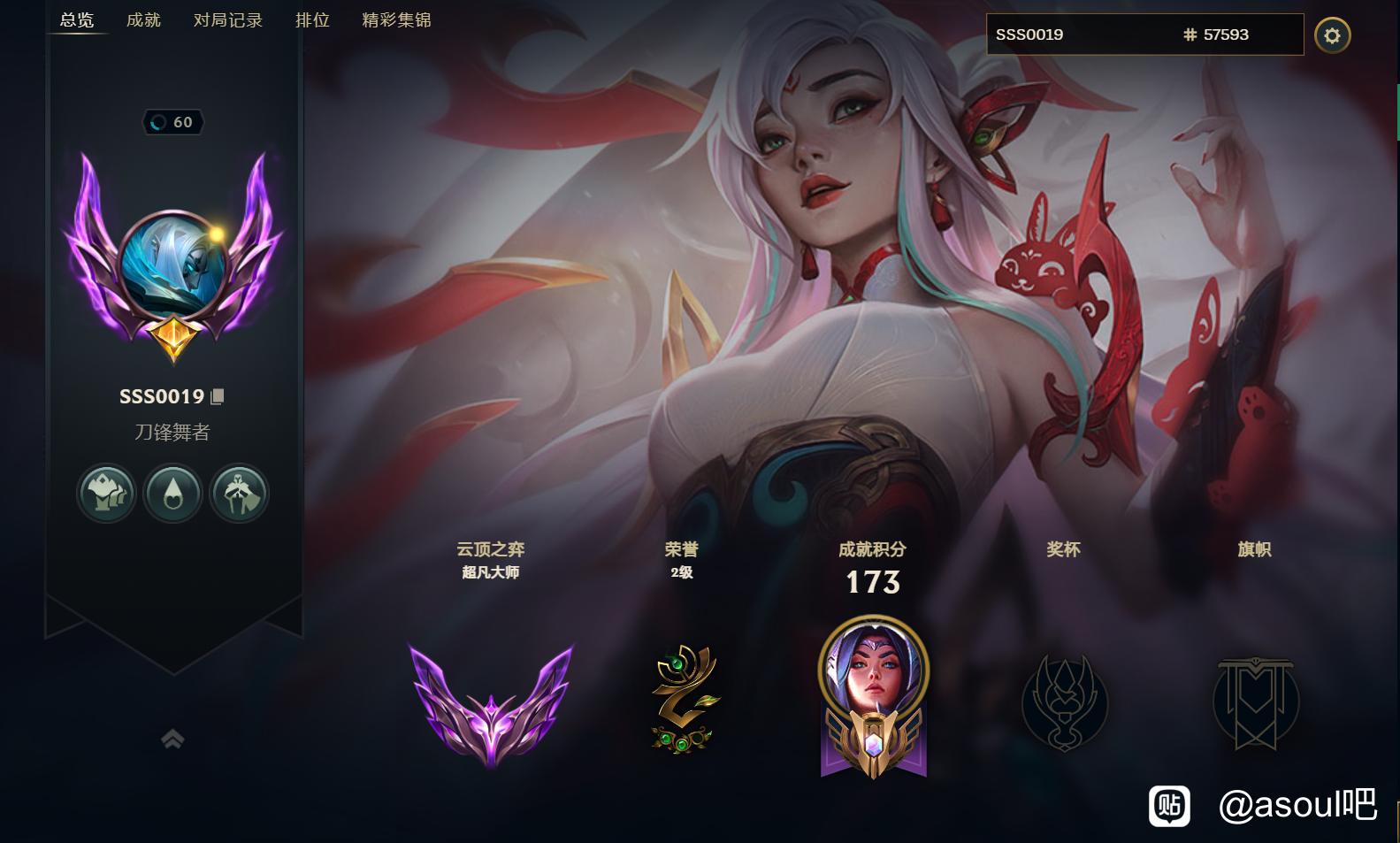
Task: Open the gear settings button
Action: (1332, 35)
